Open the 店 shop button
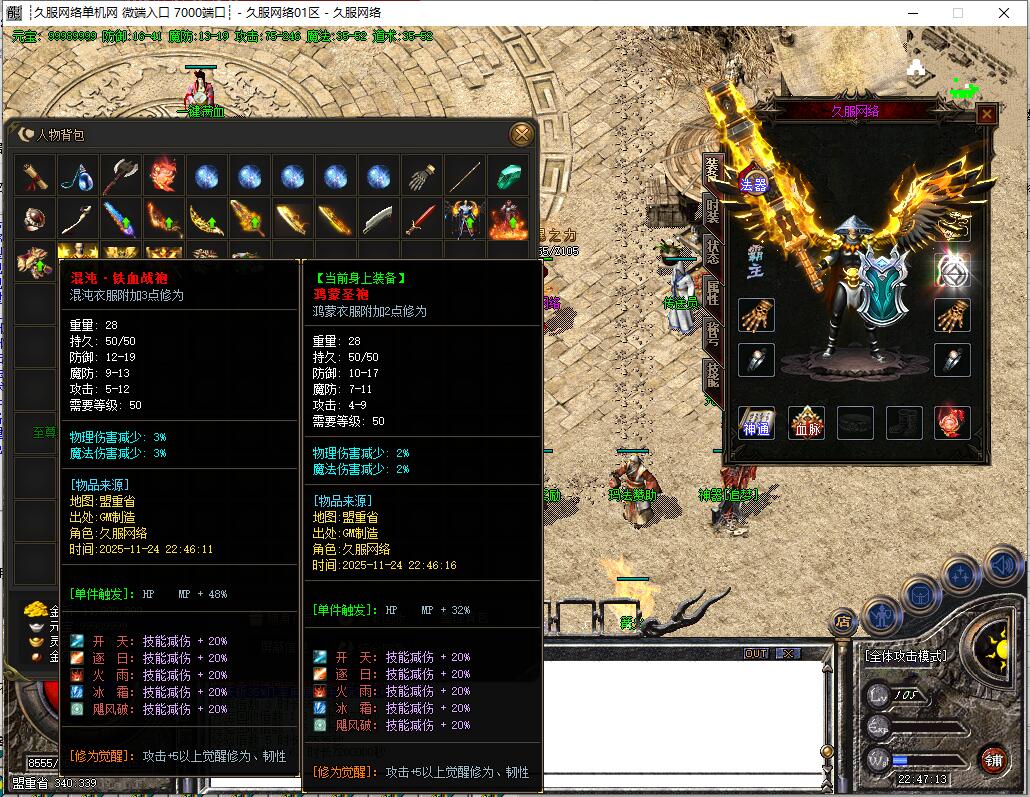This screenshot has width=1030, height=797. 844,622
